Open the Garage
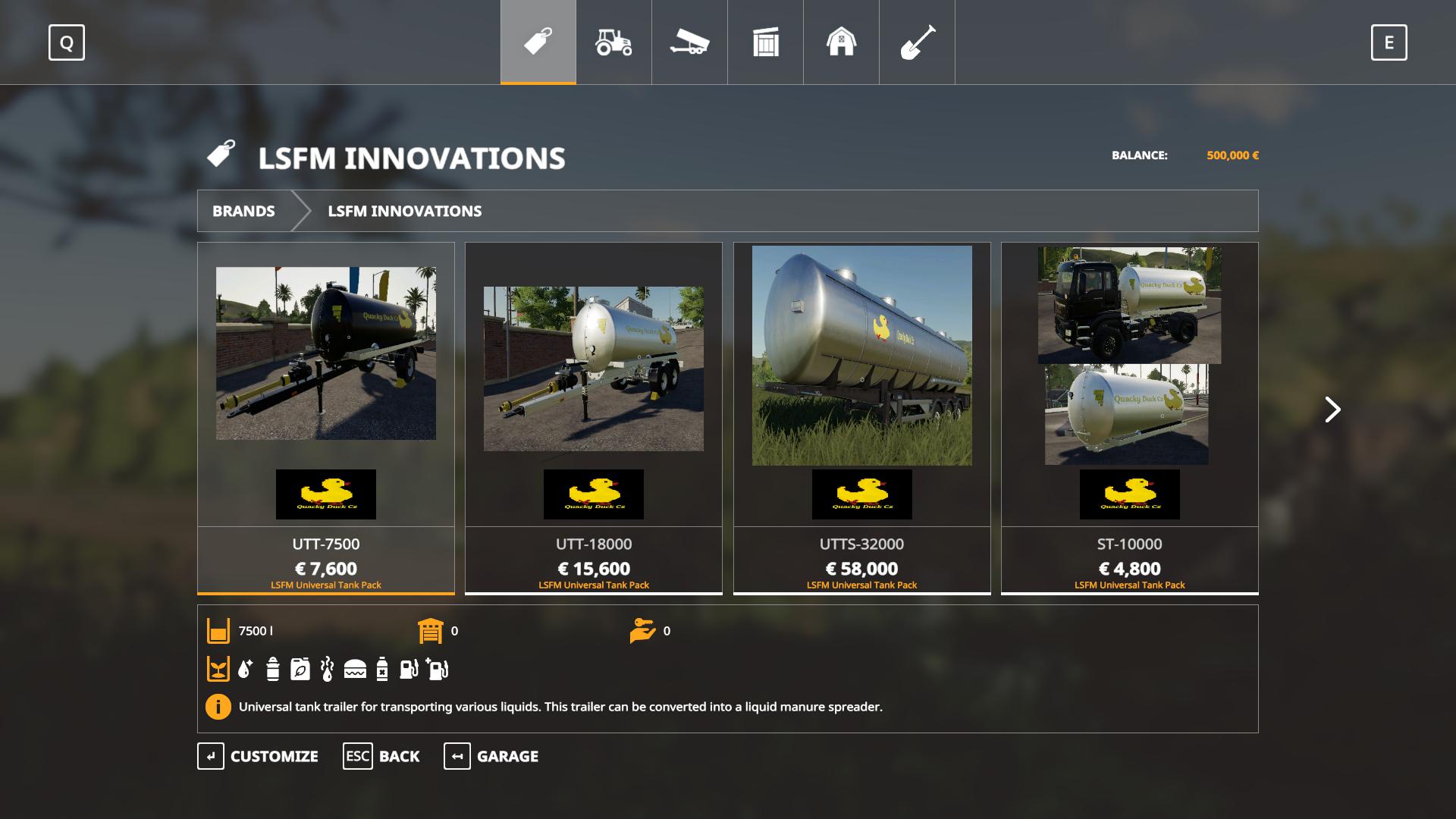The height and width of the screenshot is (819, 1456). point(491,756)
